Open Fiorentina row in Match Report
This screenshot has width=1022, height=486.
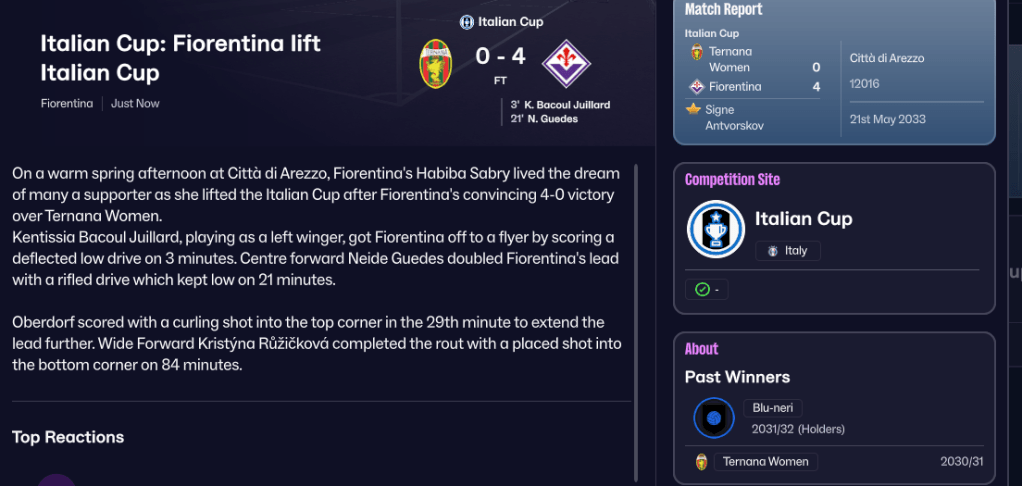coord(735,87)
